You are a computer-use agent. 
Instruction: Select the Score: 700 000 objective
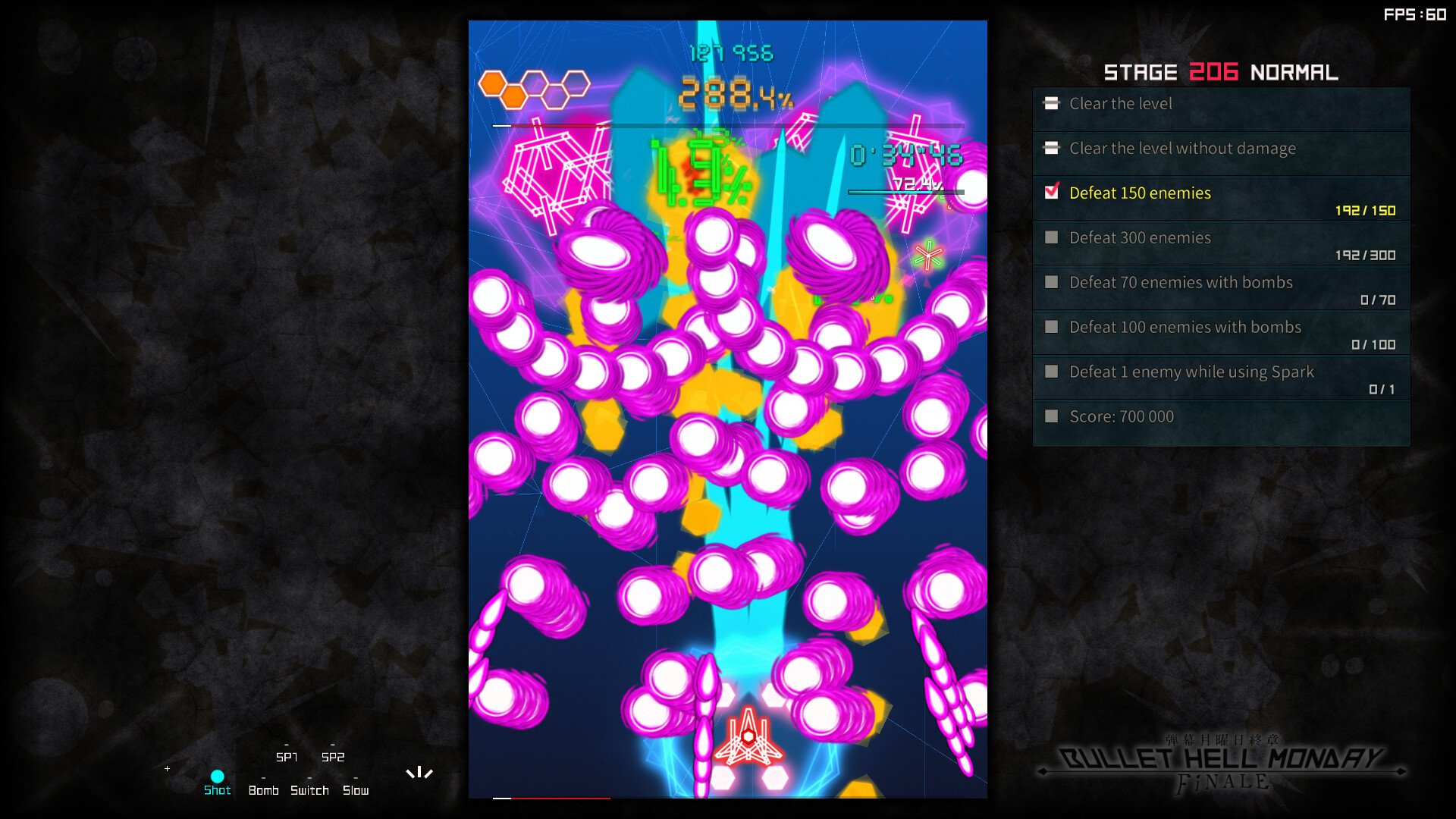pyautogui.click(x=1122, y=416)
